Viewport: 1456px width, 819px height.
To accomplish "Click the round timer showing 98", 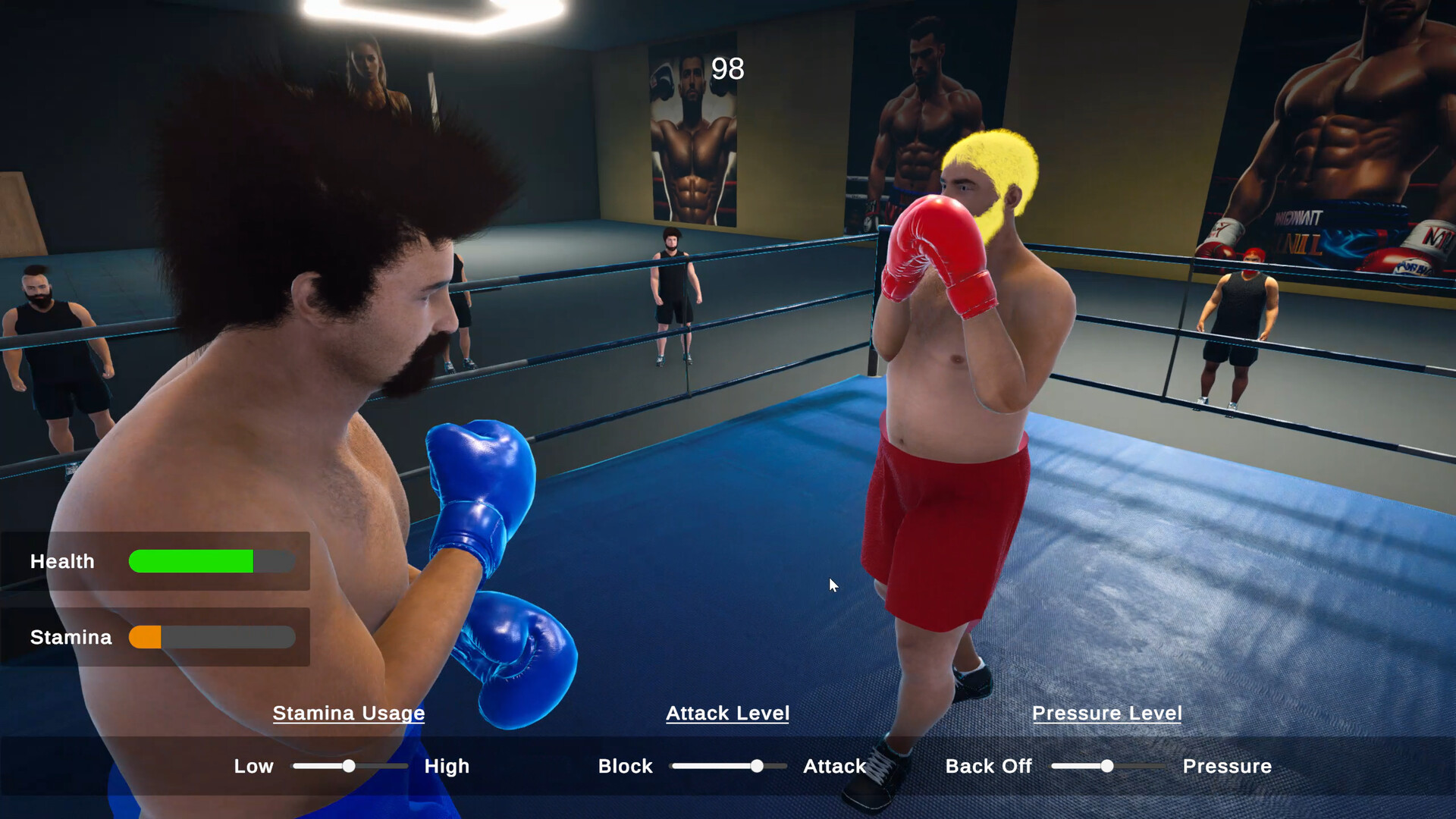I will coord(726,70).
